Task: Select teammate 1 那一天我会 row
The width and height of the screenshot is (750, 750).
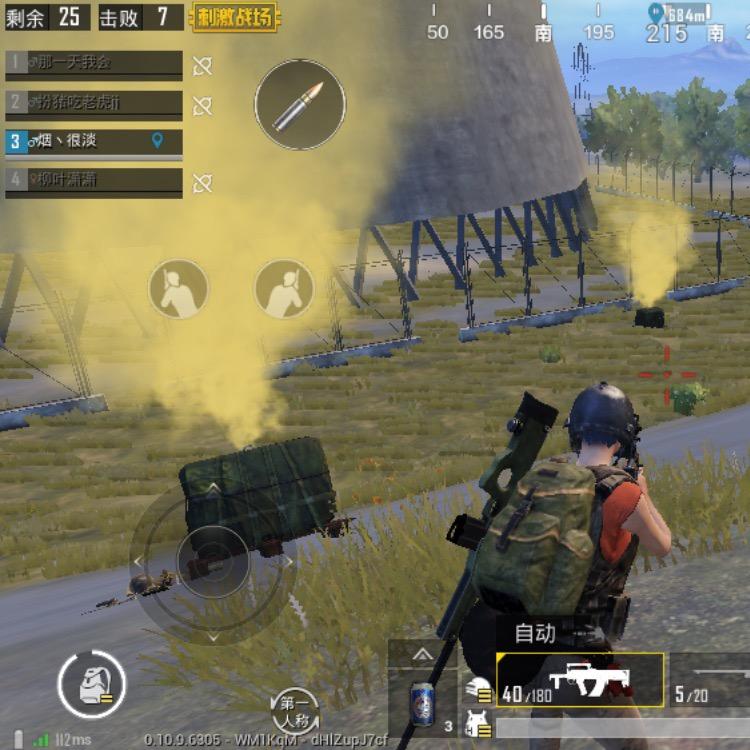Action: [x=94, y=64]
